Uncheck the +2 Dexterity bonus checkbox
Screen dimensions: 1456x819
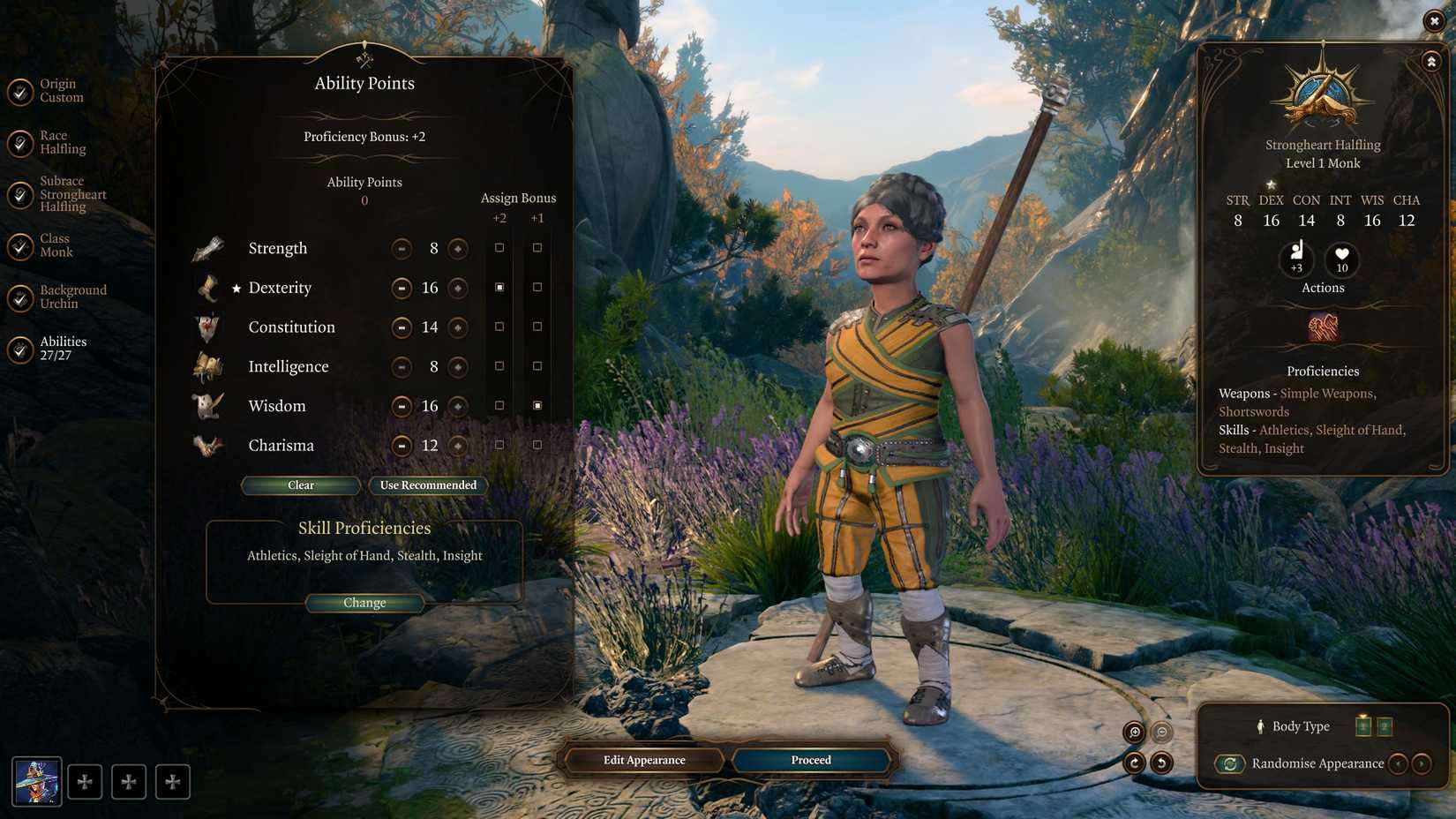tap(500, 287)
